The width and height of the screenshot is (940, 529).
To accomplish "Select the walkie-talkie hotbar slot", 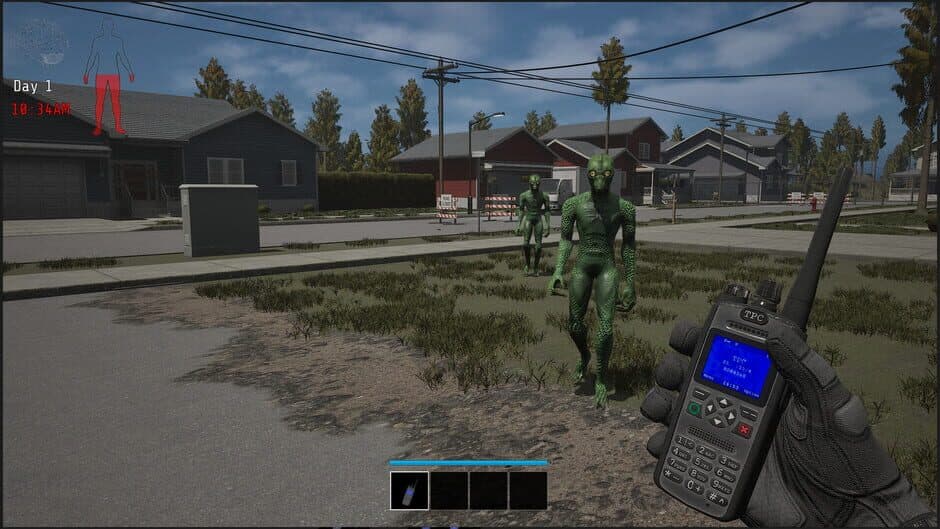I will click(409, 490).
